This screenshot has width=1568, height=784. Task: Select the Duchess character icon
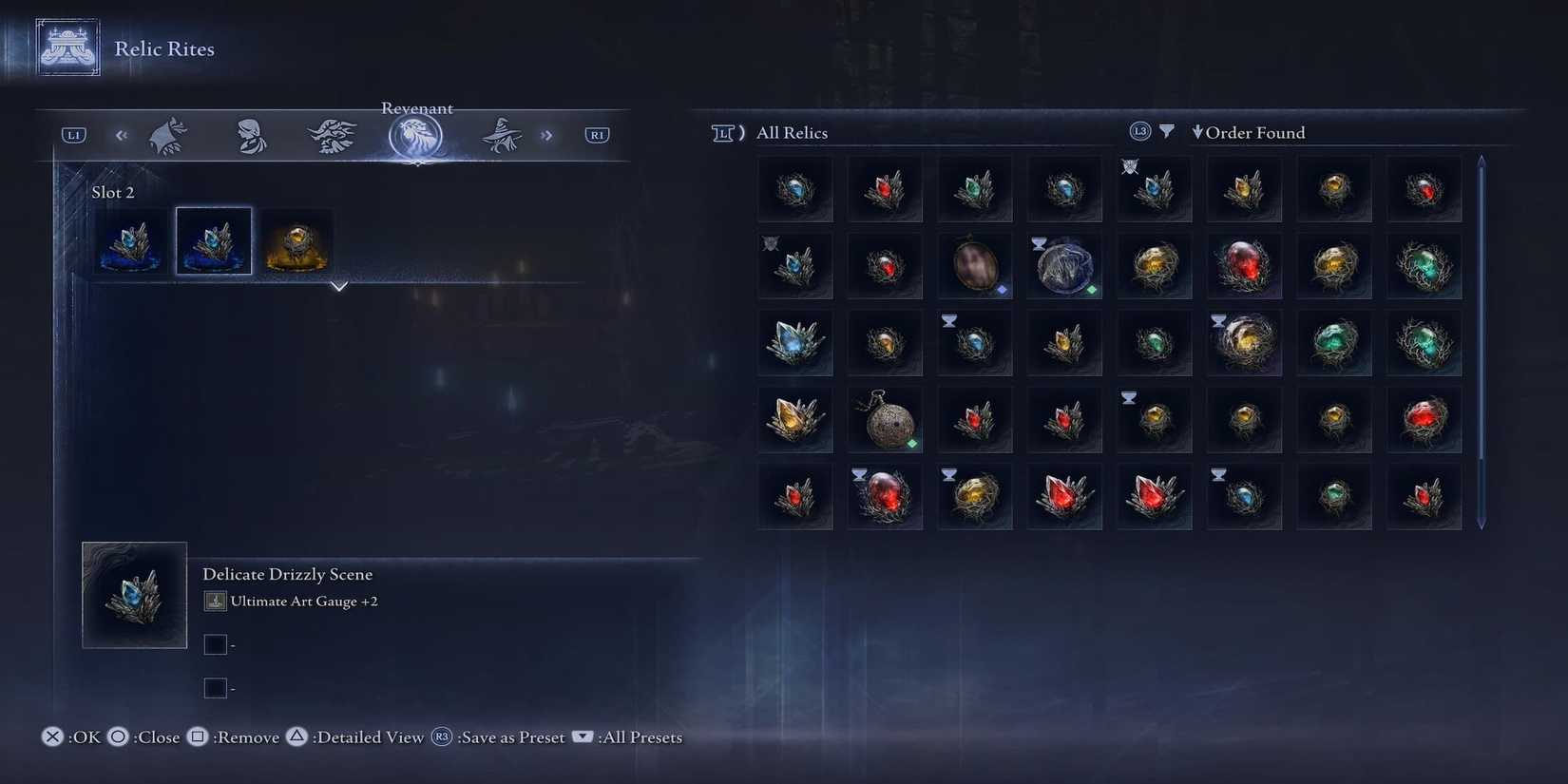coord(250,135)
